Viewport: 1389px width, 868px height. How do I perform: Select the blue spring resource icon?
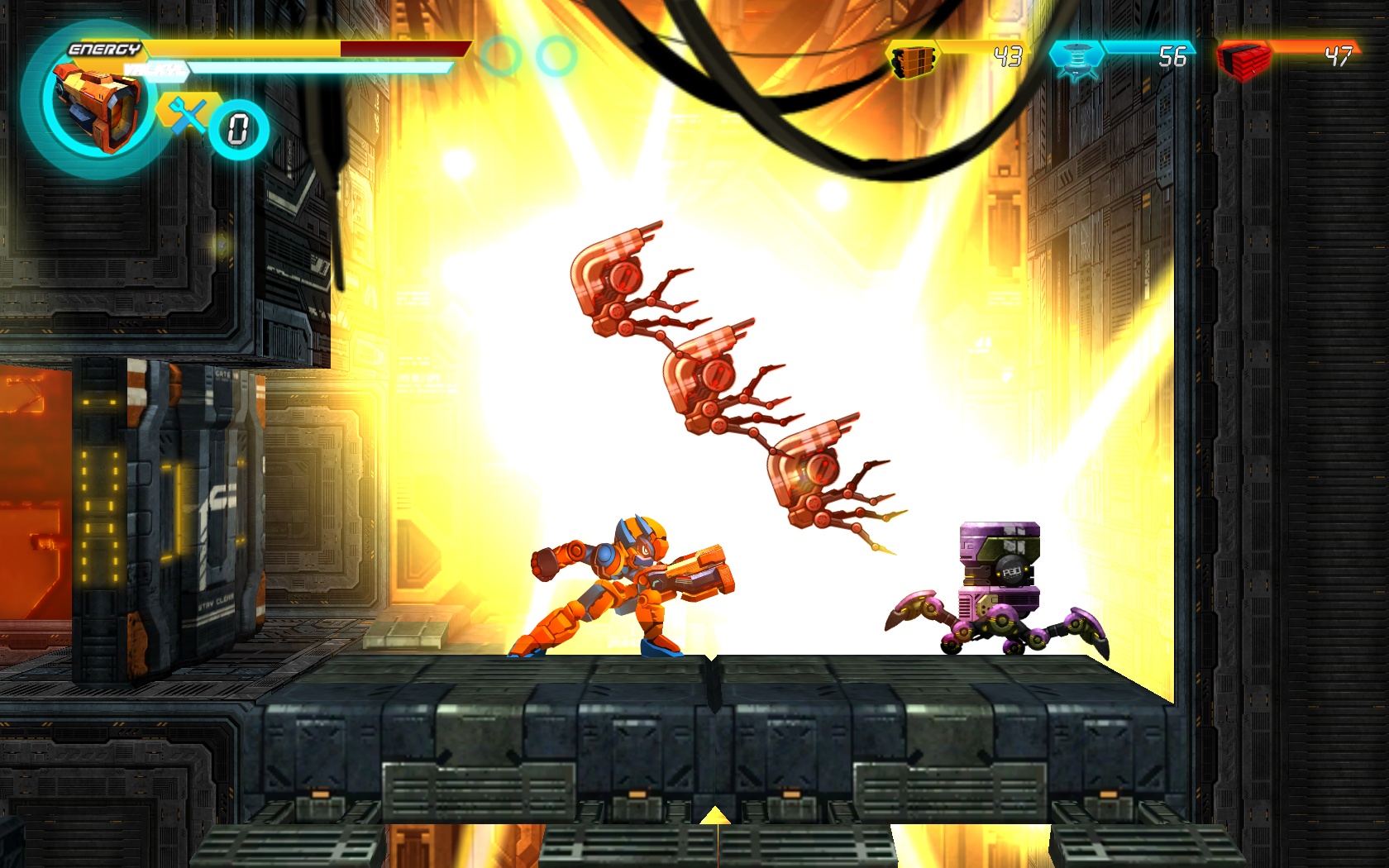[x=1076, y=59]
